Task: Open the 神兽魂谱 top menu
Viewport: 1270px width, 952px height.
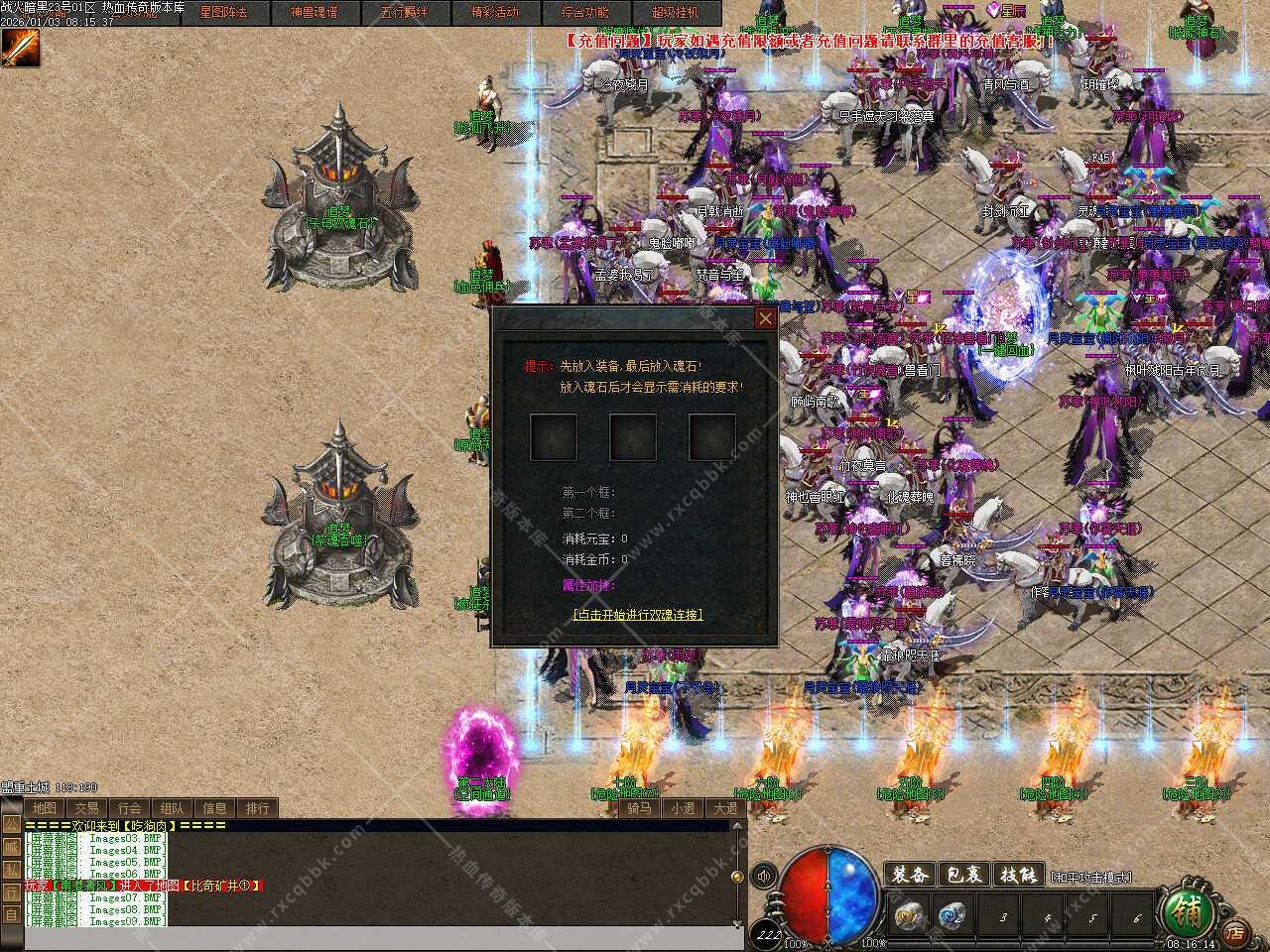Action: click(314, 13)
